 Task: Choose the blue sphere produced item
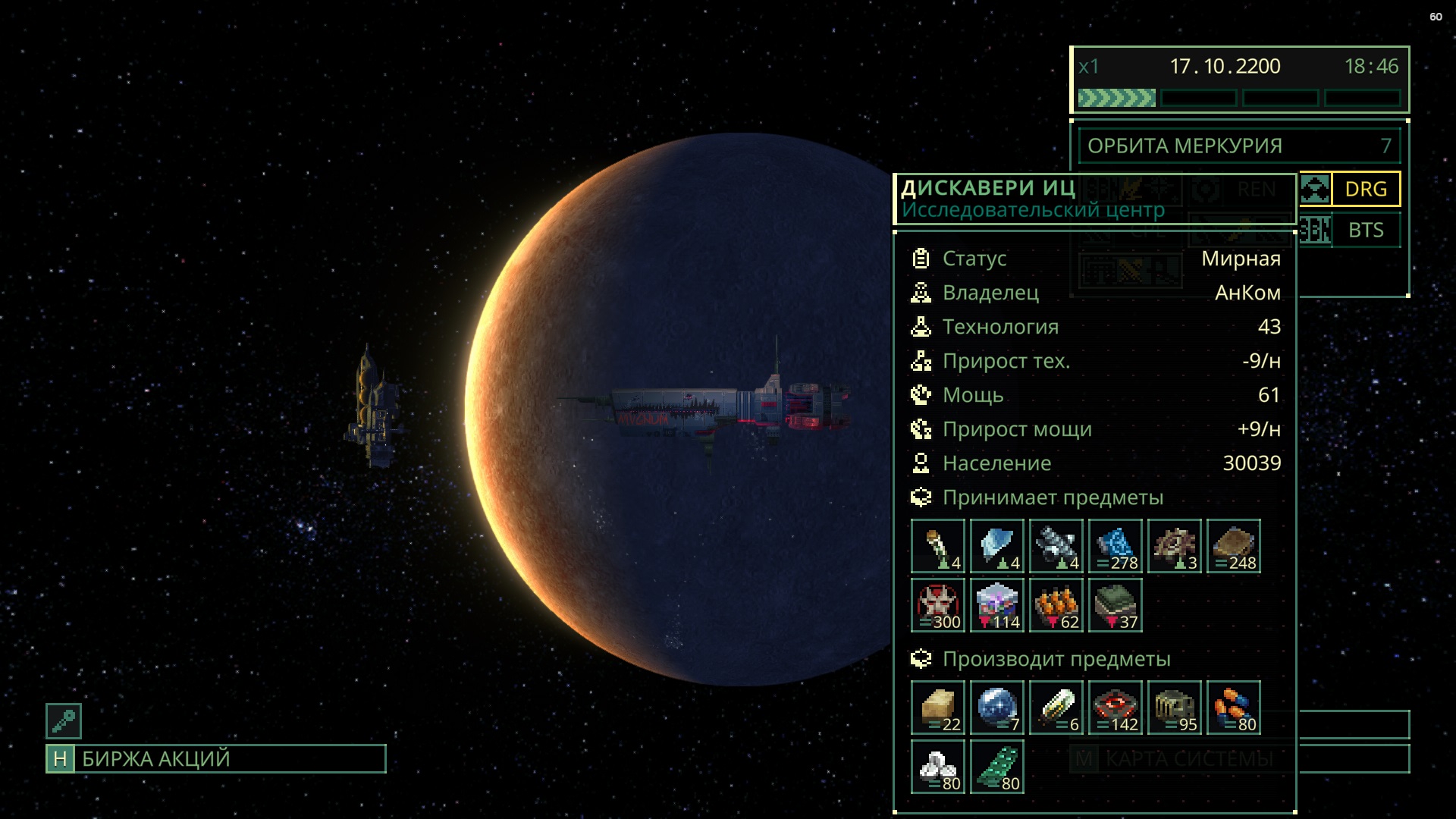pyautogui.click(x=997, y=708)
